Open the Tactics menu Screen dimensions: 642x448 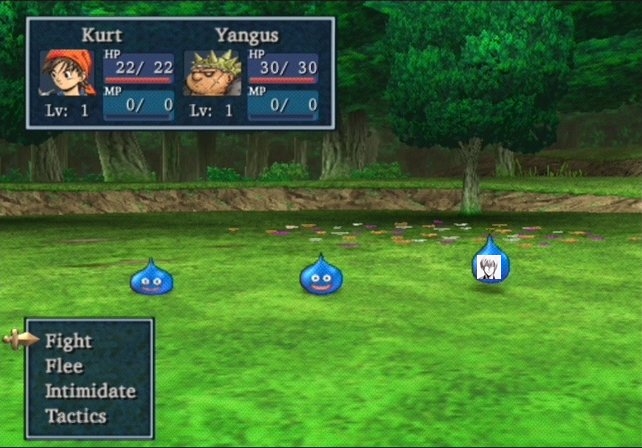coord(76,416)
